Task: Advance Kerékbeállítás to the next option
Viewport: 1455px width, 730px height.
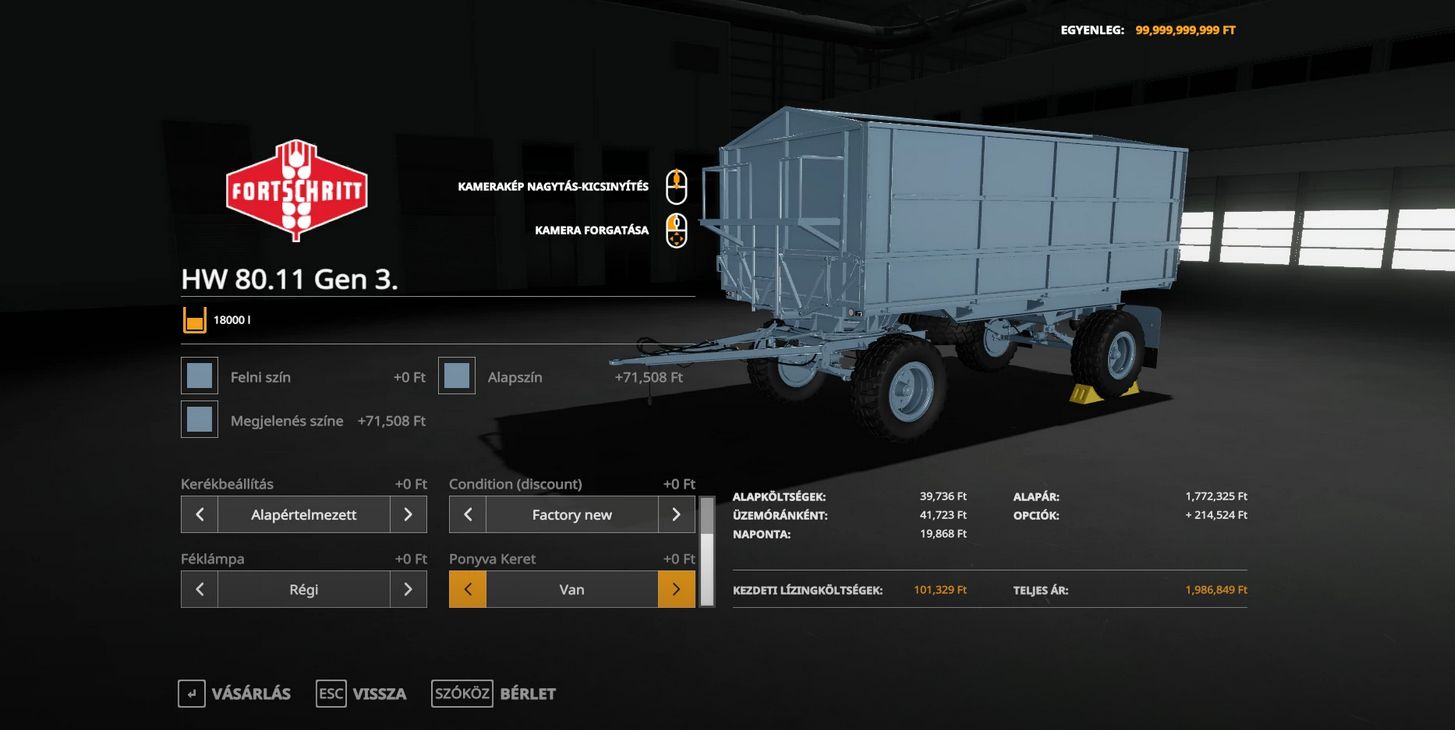Action: [x=408, y=515]
